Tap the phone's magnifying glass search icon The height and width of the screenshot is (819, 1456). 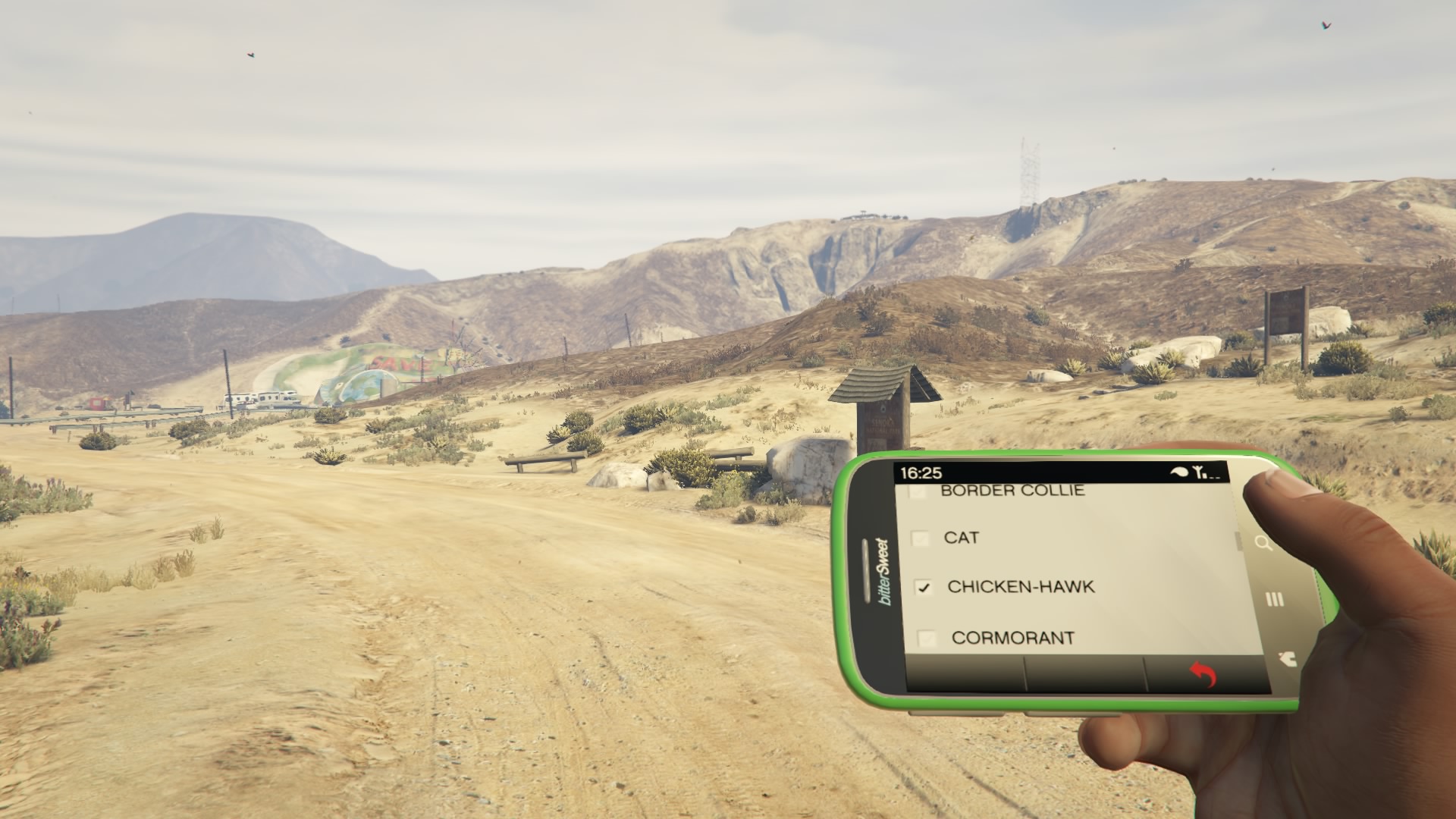click(x=1263, y=543)
